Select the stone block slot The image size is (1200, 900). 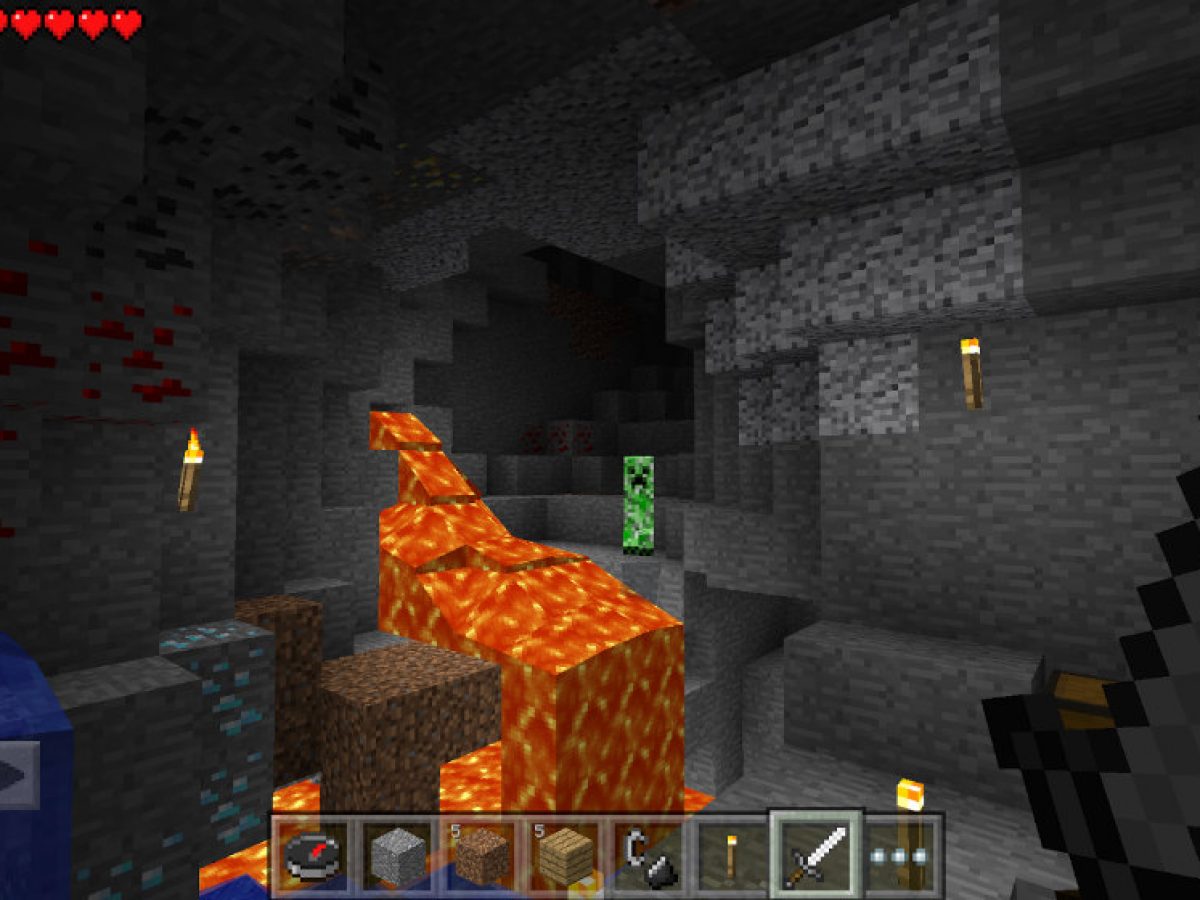click(x=396, y=855)
